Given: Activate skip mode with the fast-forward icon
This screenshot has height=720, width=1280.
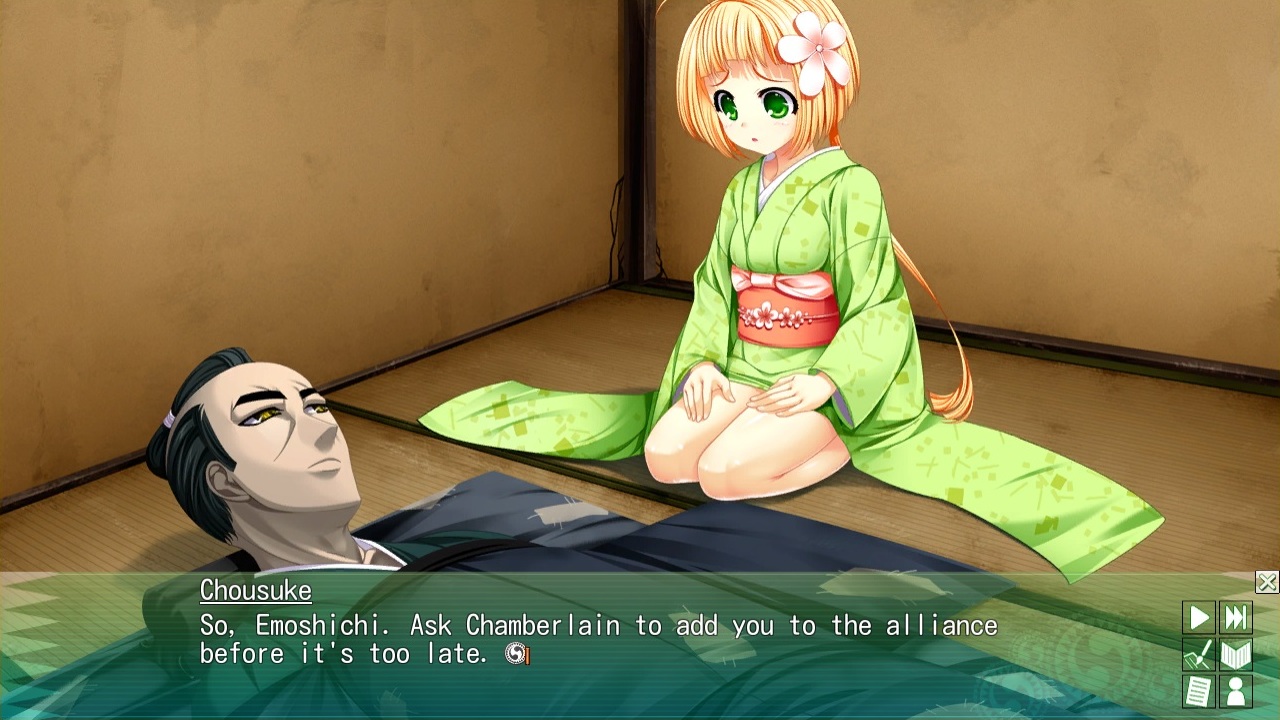Looking at the screenshot, I should 1237,615.
